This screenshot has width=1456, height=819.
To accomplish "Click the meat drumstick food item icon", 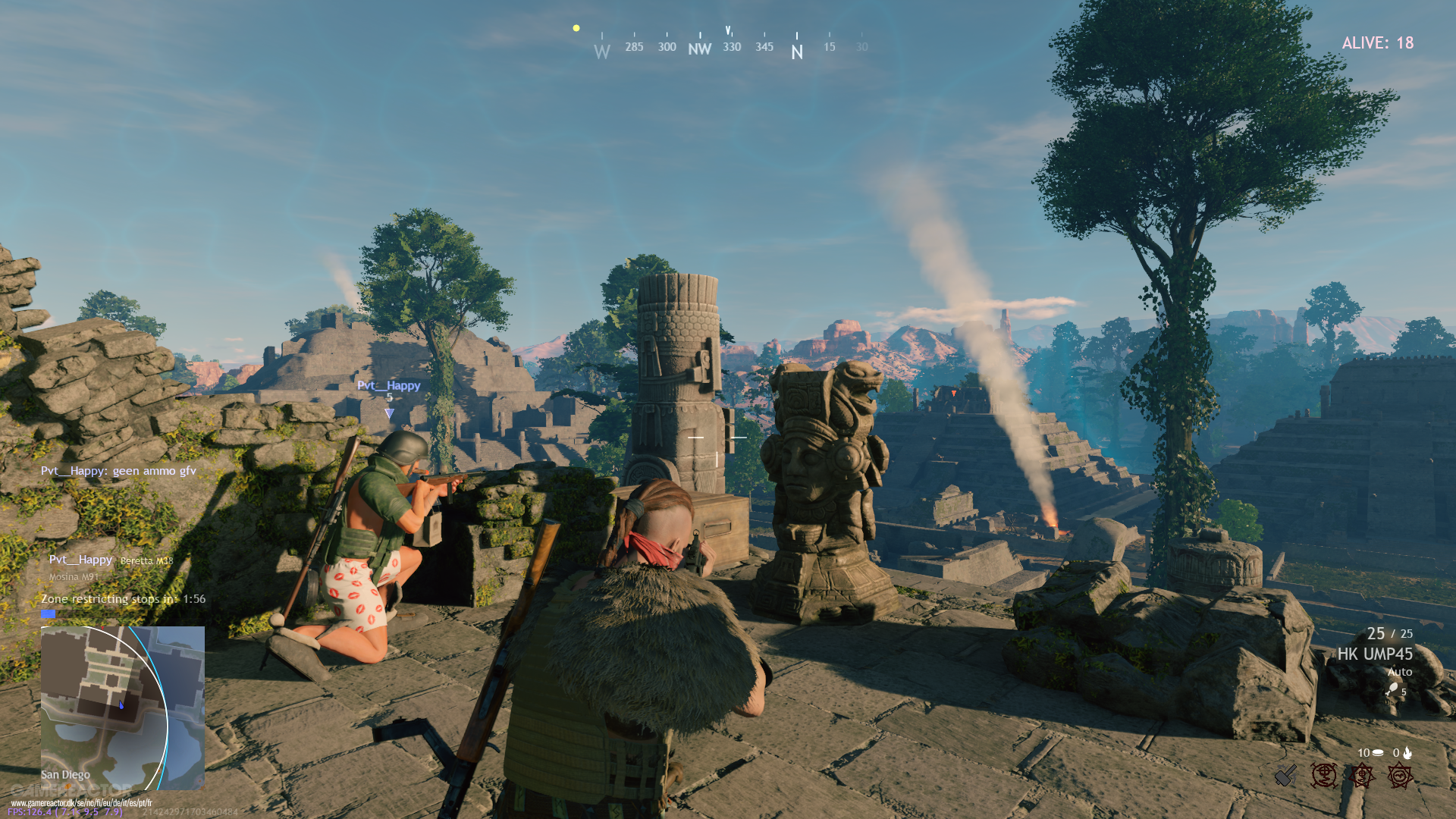I will pyautogui.click(x=1392, y=689).
